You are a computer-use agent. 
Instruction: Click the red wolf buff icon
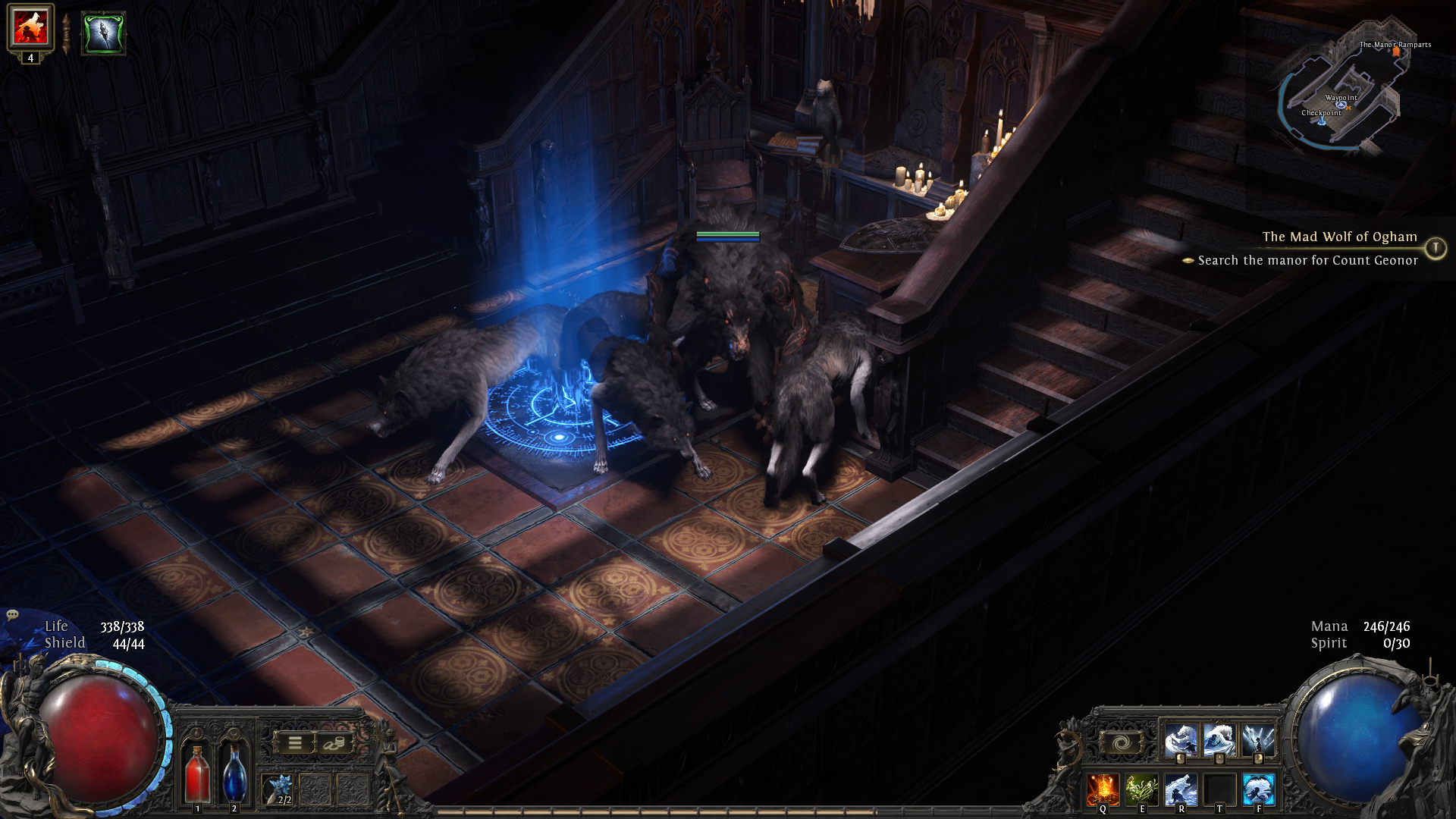[x=30, y=27]
